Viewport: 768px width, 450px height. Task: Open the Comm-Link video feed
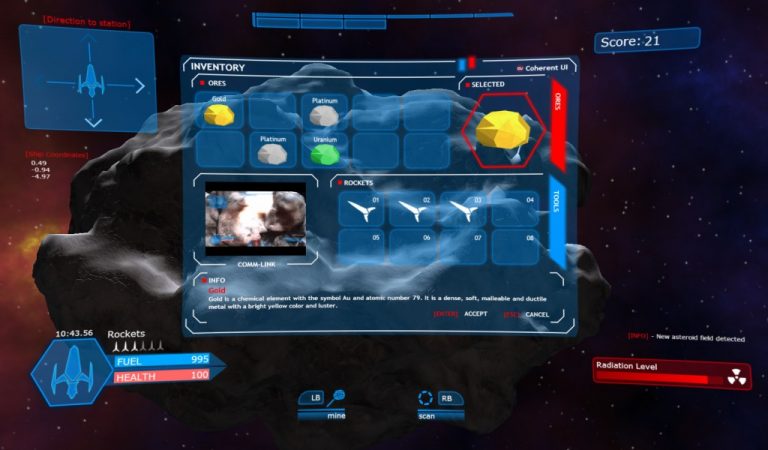255,220
